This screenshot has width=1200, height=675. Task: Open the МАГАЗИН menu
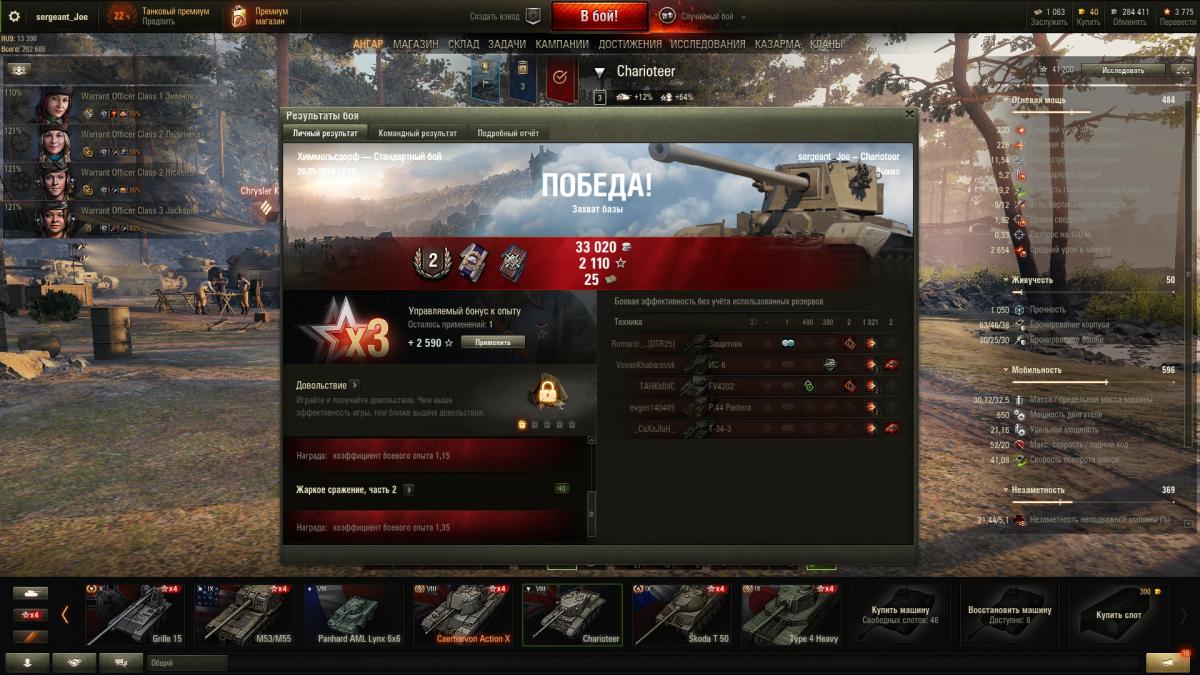point(415,44)
